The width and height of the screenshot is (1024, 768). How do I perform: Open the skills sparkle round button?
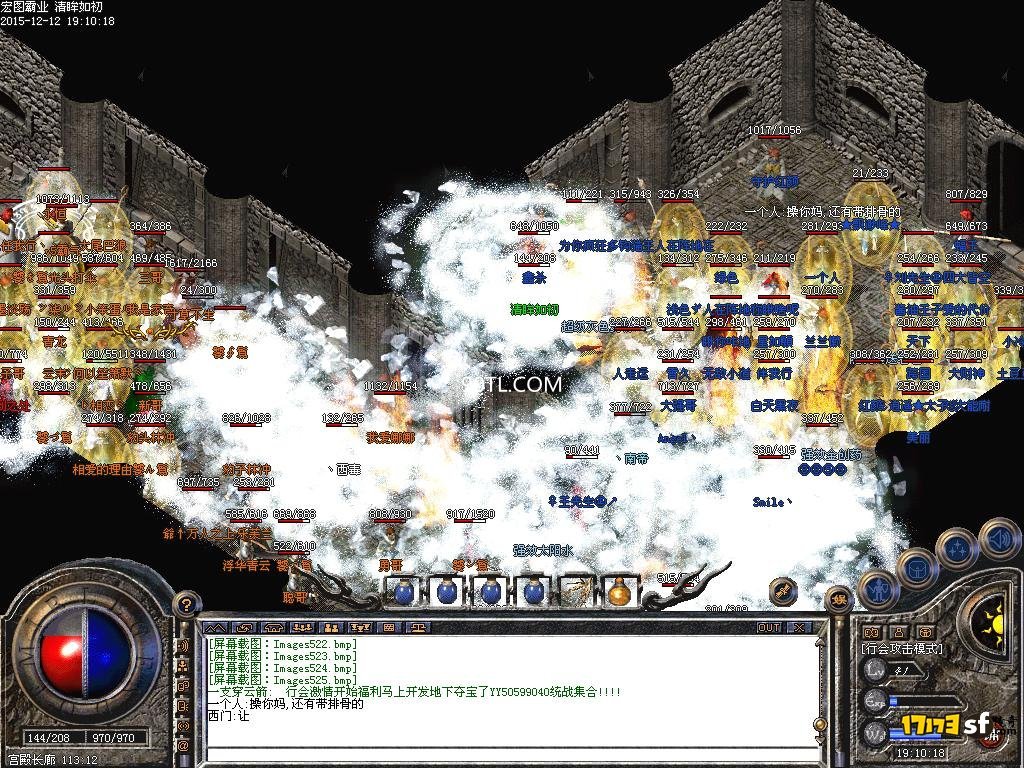957,547
